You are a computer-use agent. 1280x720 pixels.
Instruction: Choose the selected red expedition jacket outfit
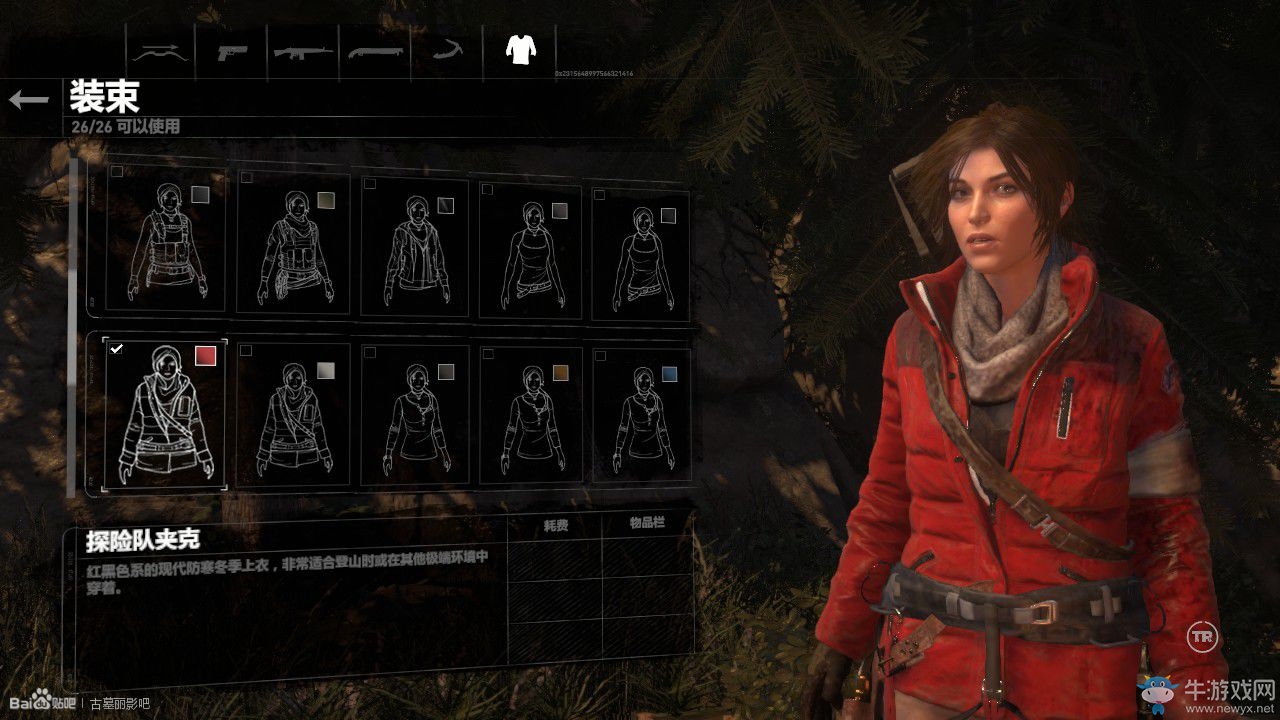[x=166, y=414]
